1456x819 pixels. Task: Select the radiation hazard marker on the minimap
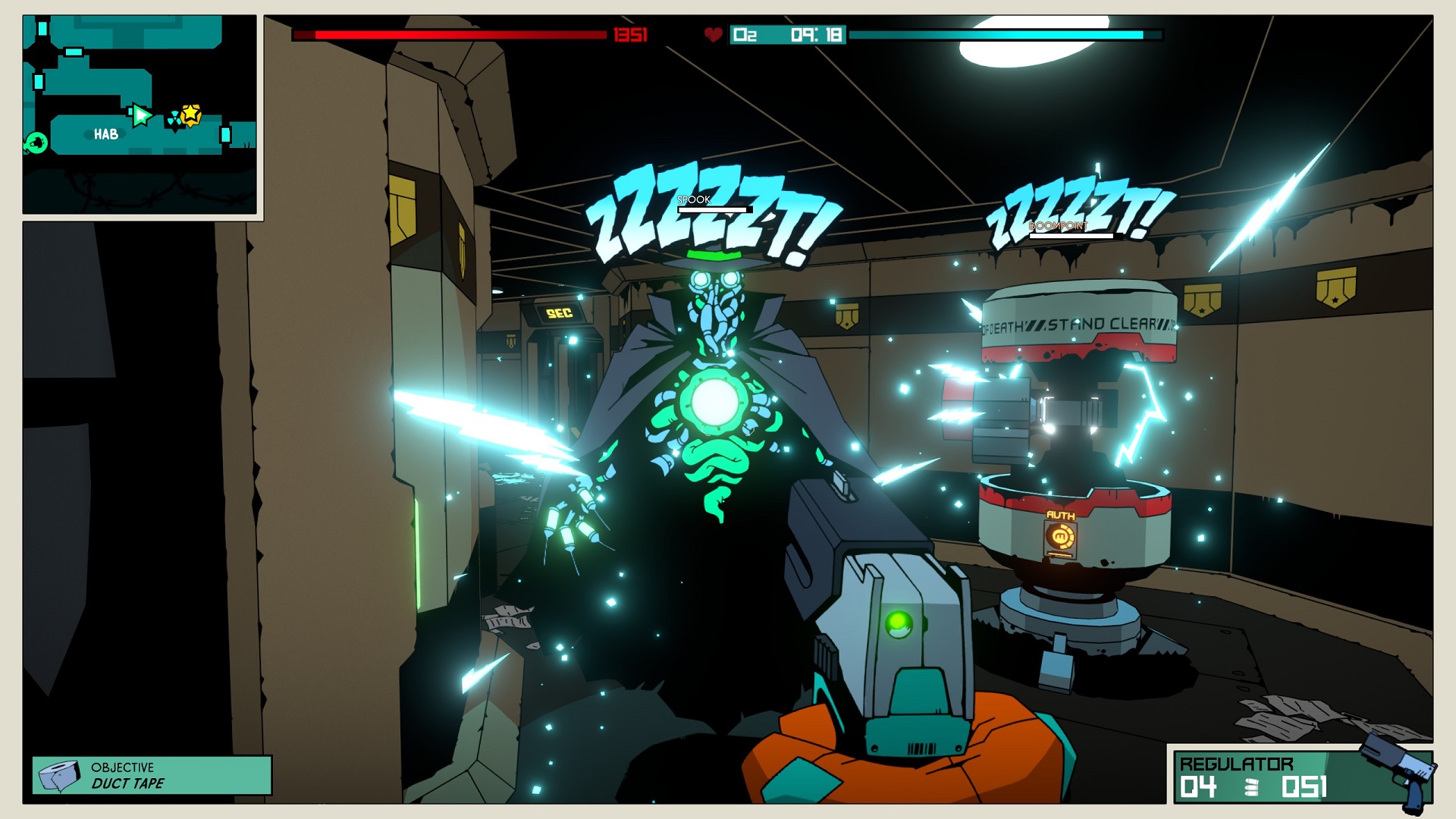tap(175, 118)
